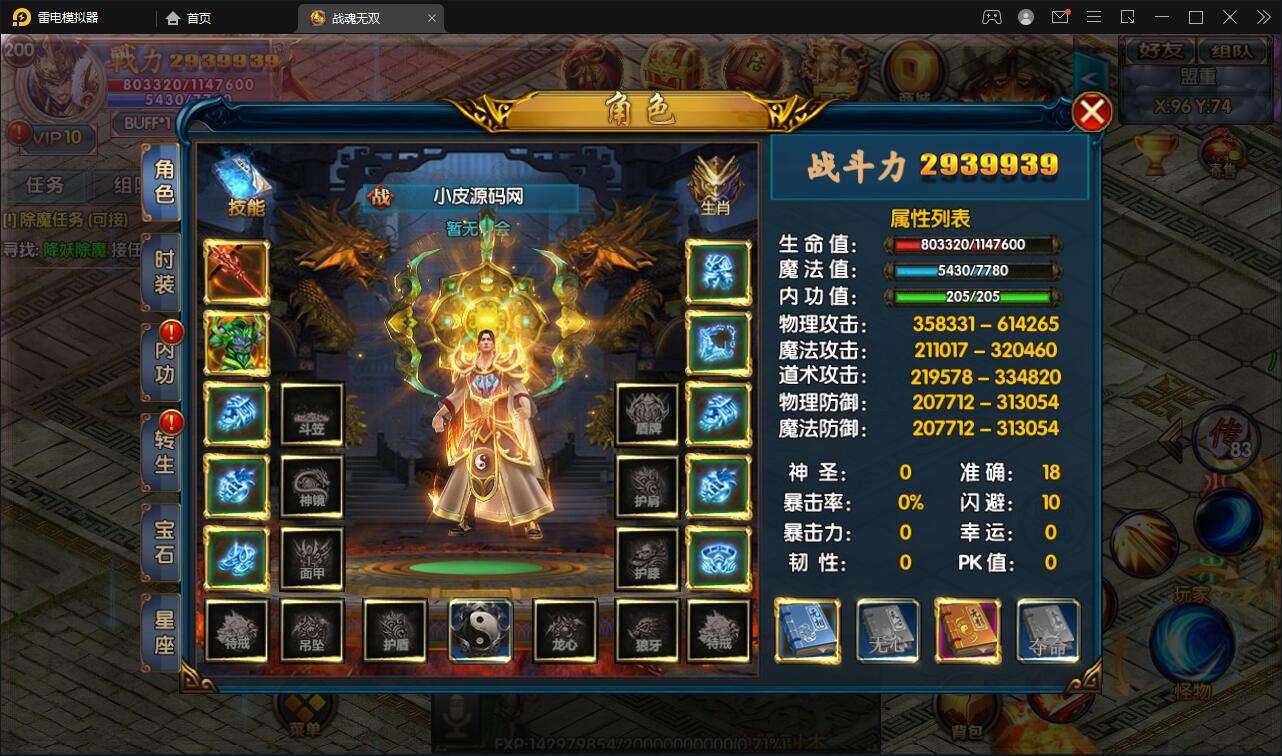Select the red spear weapon slot
Image resolution: width=1282 pixels, height=756 pixels.
click(237, 272)
